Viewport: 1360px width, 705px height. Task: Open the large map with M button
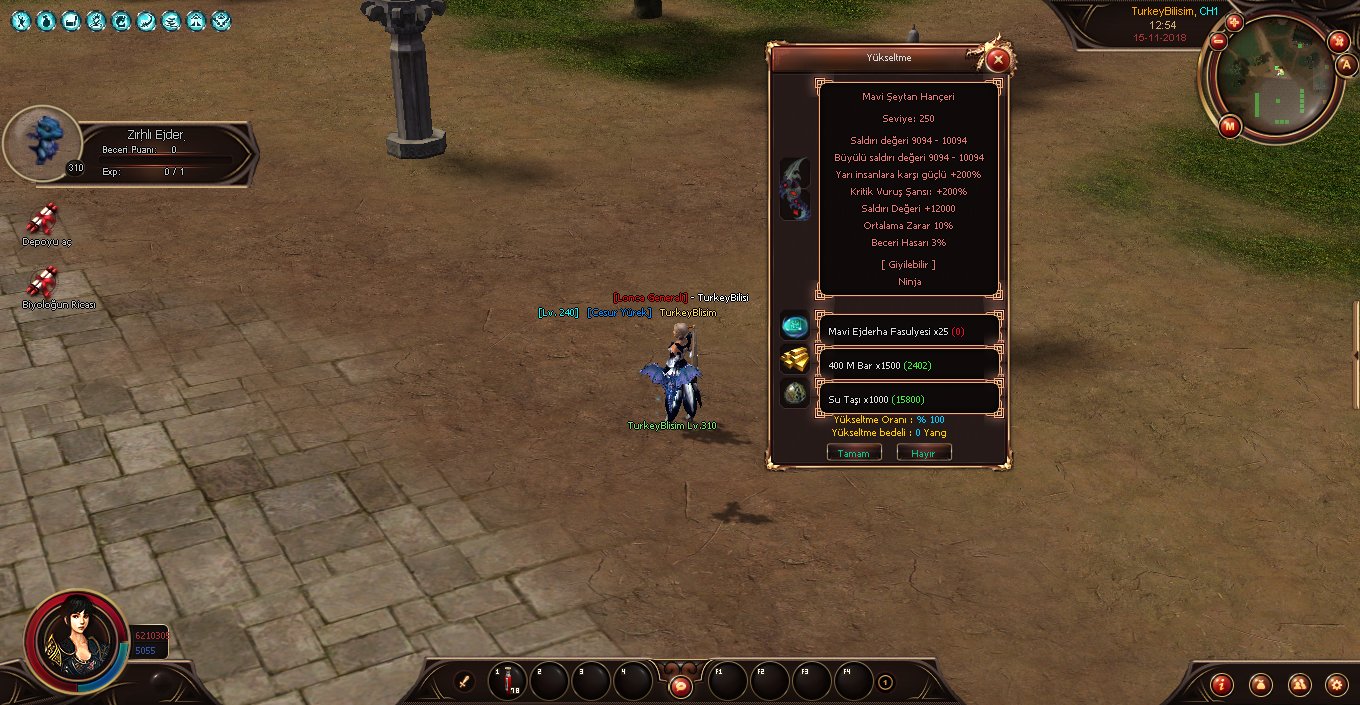(1230, 126)
